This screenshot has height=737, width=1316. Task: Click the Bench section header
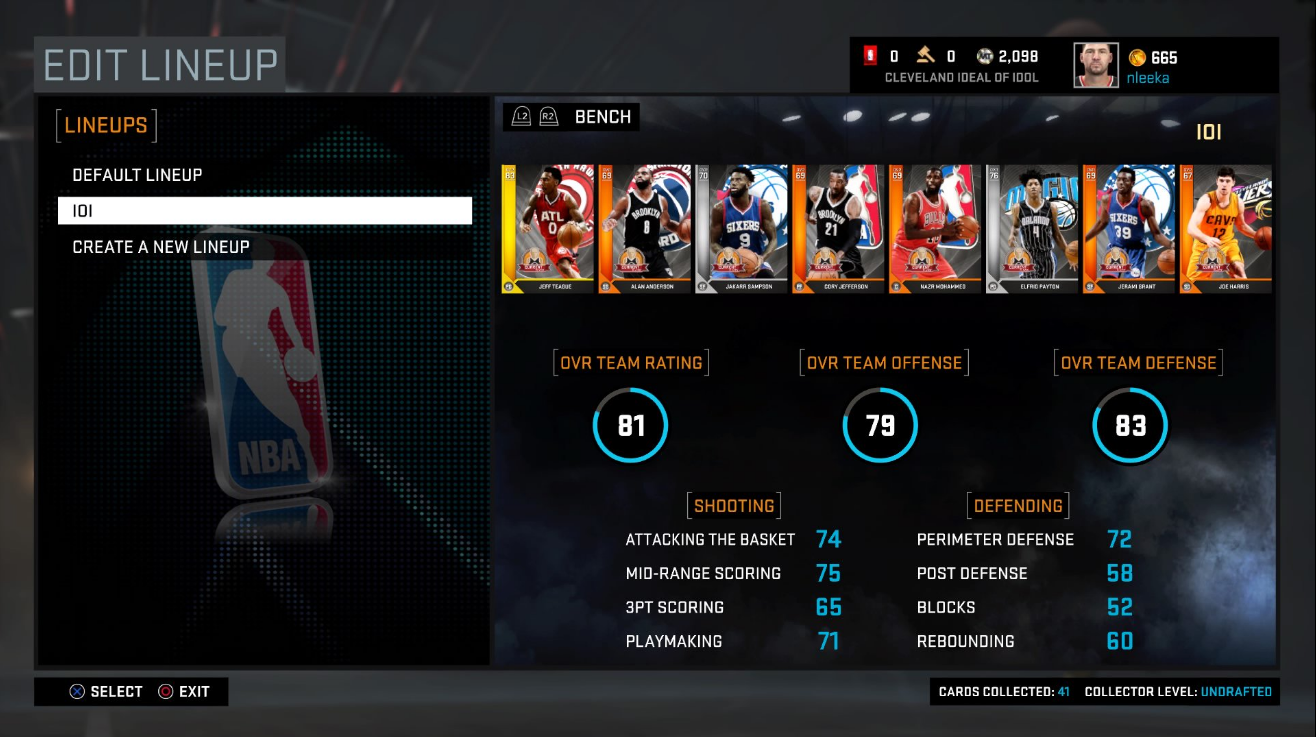point(602,117)
